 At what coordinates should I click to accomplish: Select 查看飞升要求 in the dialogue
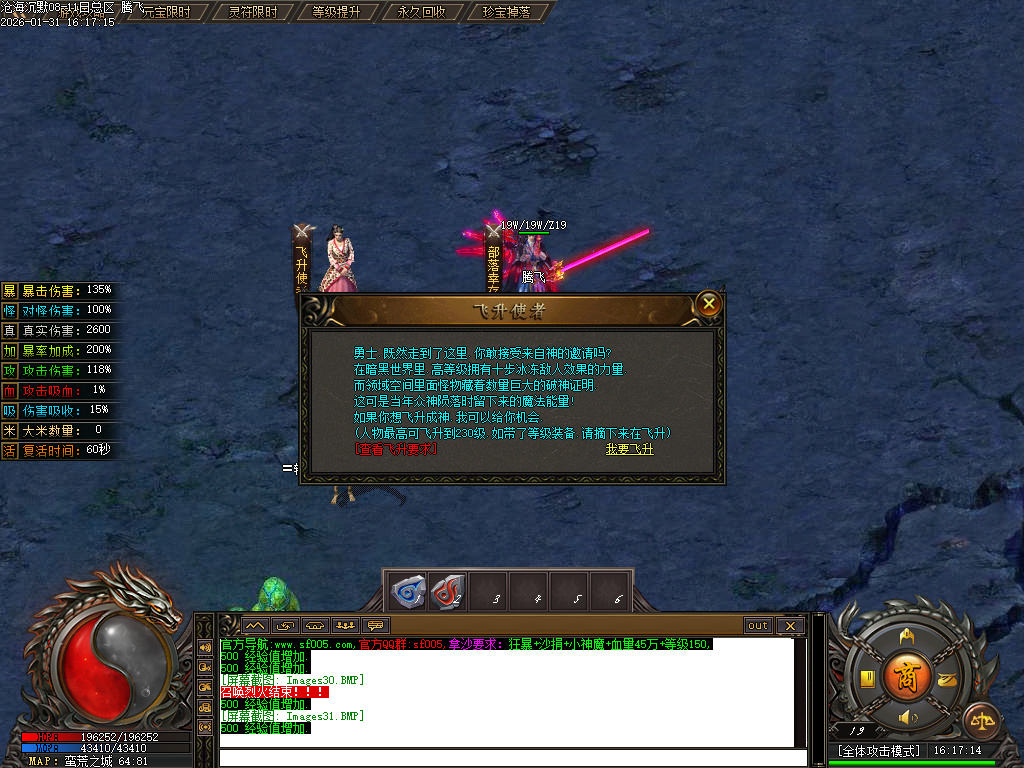(x=396, y=449)
